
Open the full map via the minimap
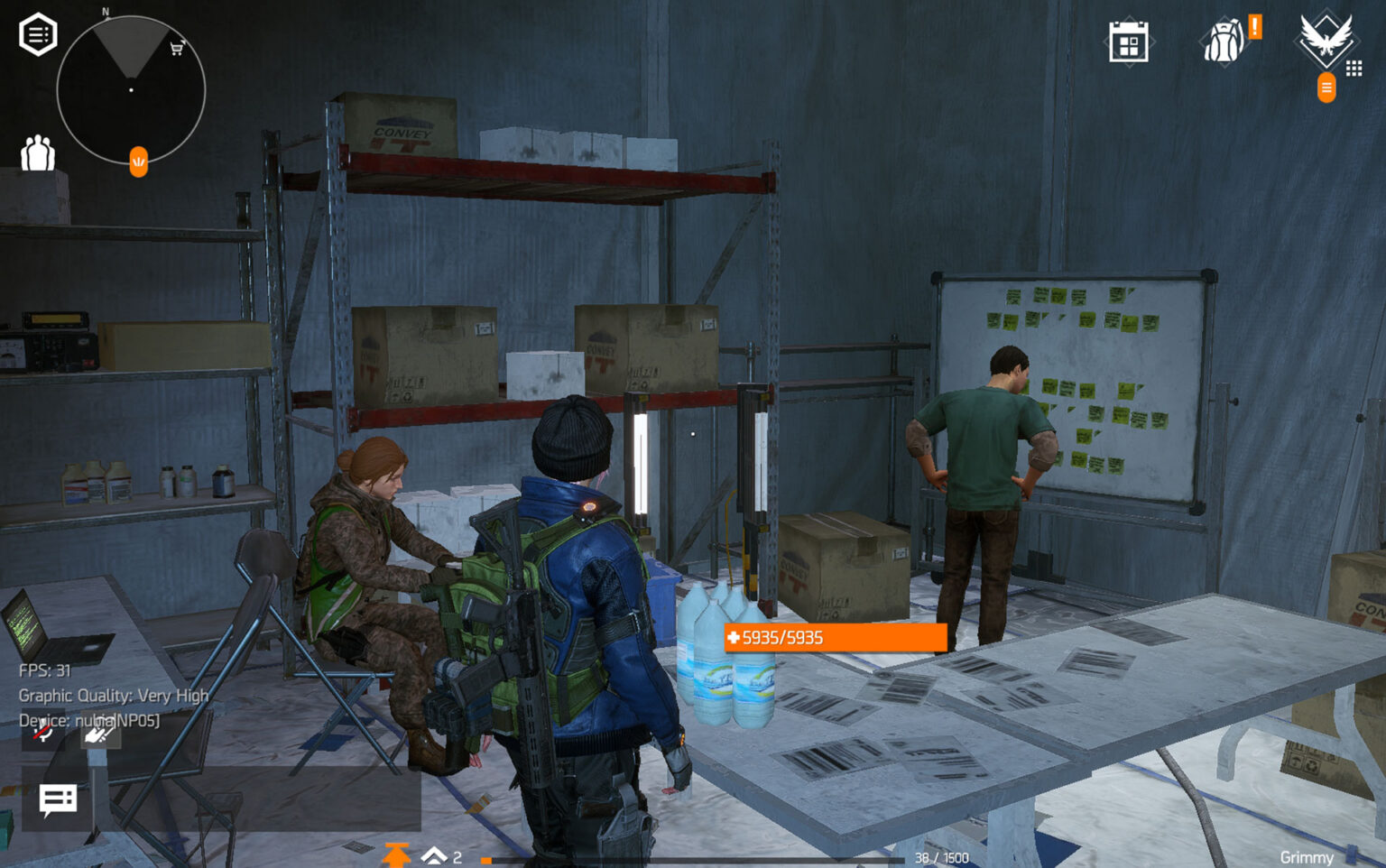coord(132,90)
